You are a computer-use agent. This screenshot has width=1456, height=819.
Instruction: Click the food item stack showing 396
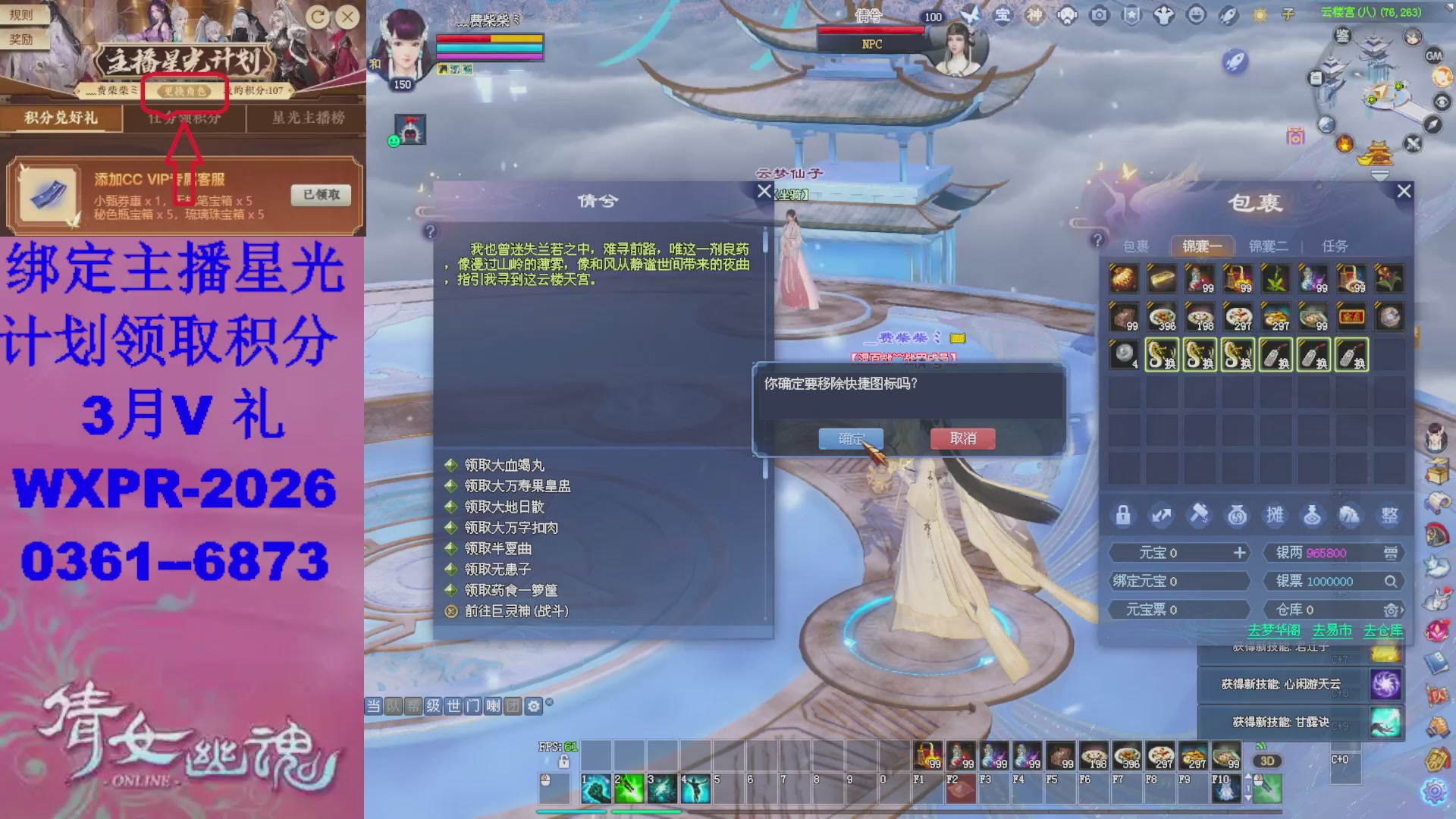click(1162, 316)
